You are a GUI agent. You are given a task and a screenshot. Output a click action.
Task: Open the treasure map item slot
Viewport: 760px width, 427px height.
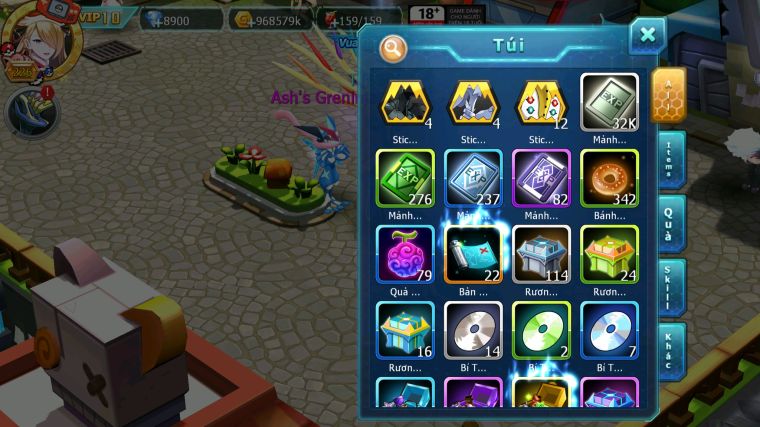(473, 255)
